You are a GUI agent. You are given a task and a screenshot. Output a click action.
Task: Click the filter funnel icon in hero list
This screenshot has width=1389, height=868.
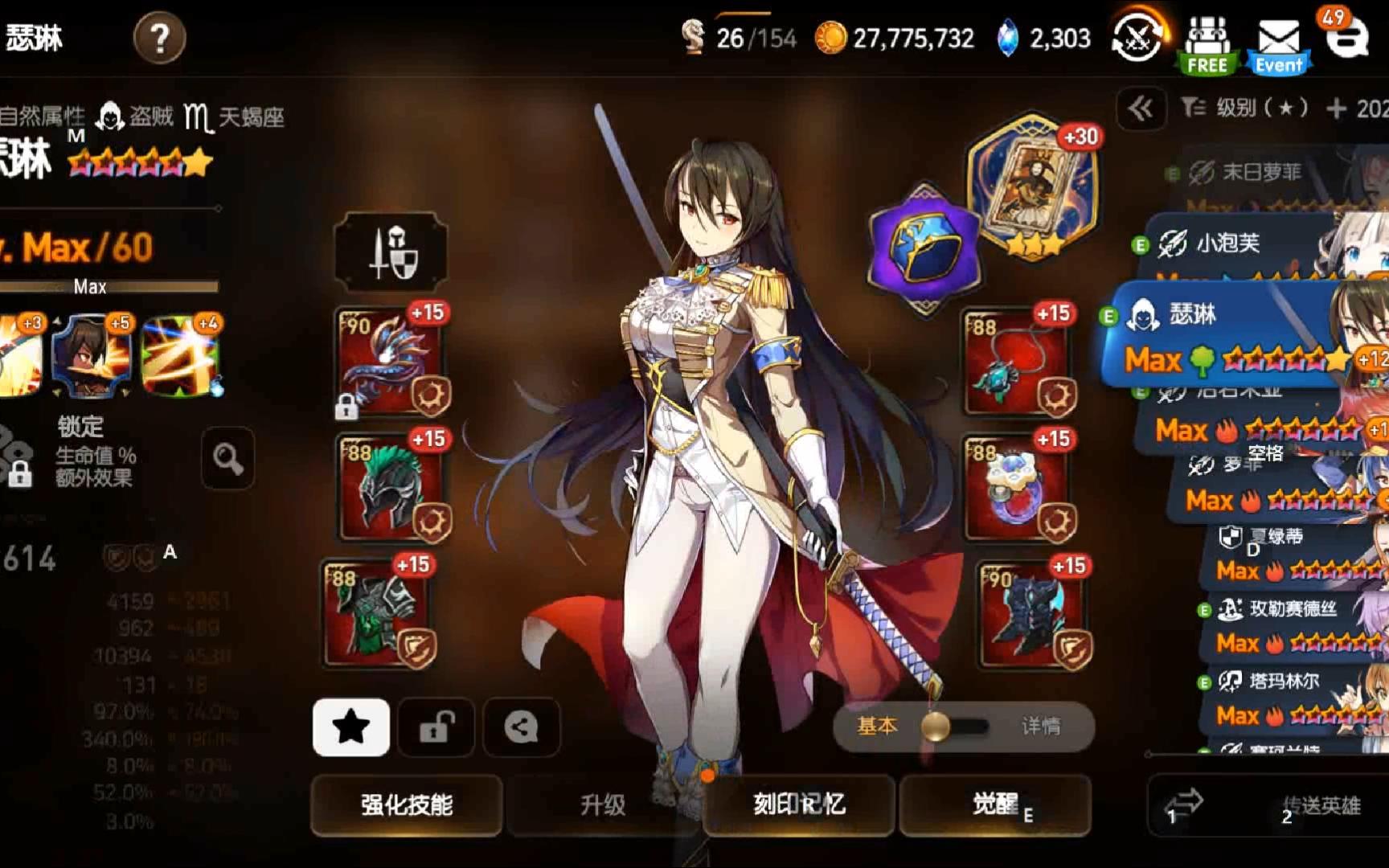click(x=1194, y=108)
